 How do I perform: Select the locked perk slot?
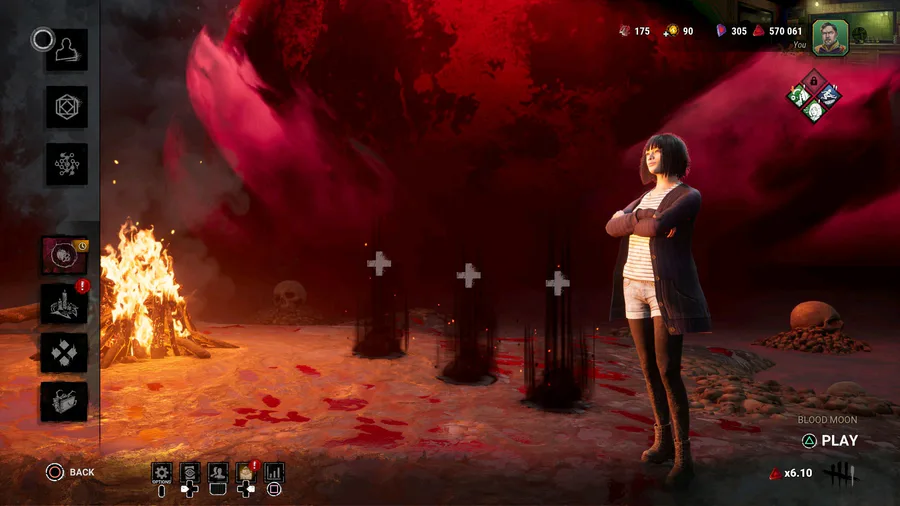click(x=813, y=79)
